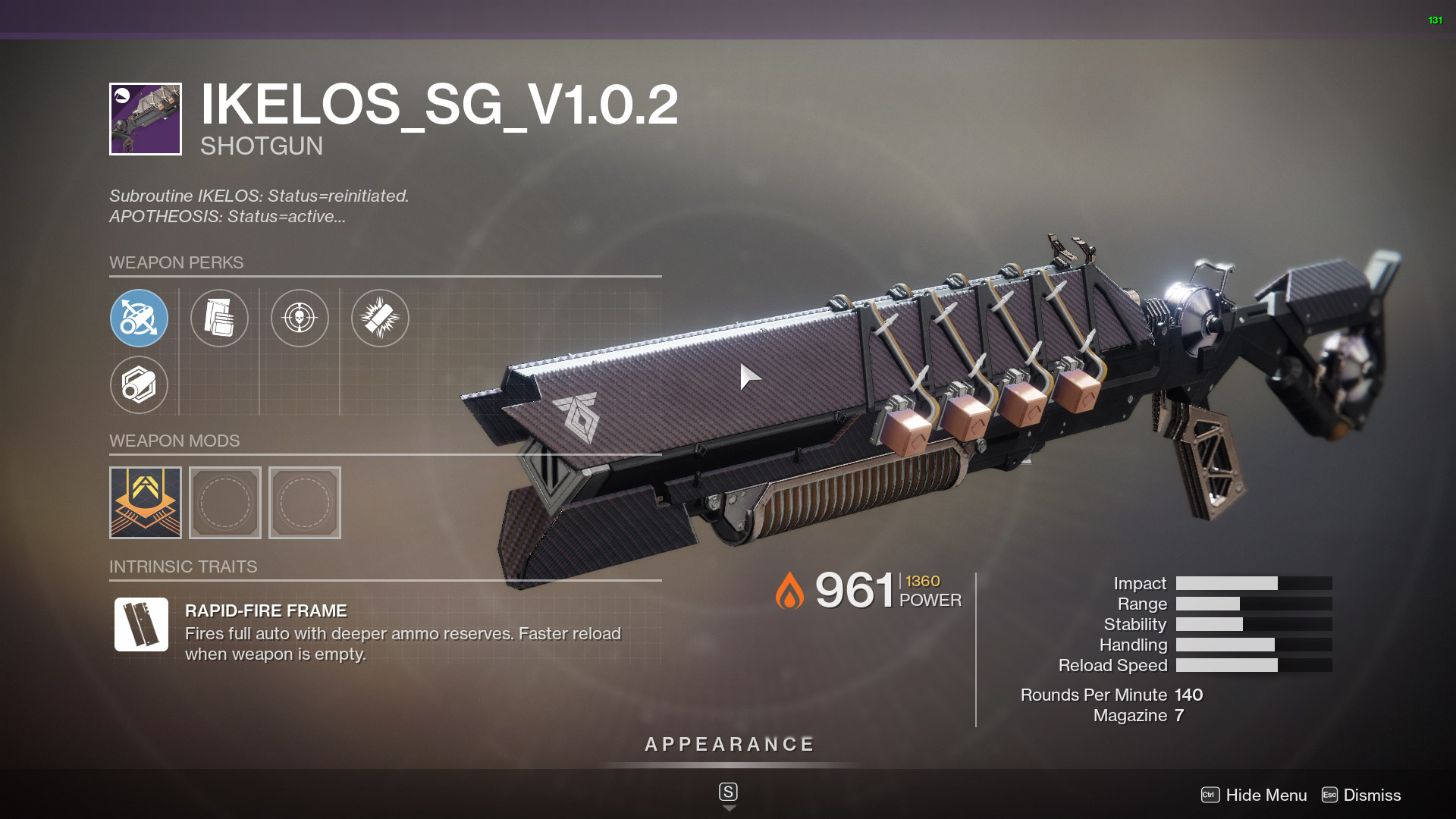The width and height of the screenshot is (1456, 819).
Task: Click the magazine perk icon below the scope perk
Action: 139,385
